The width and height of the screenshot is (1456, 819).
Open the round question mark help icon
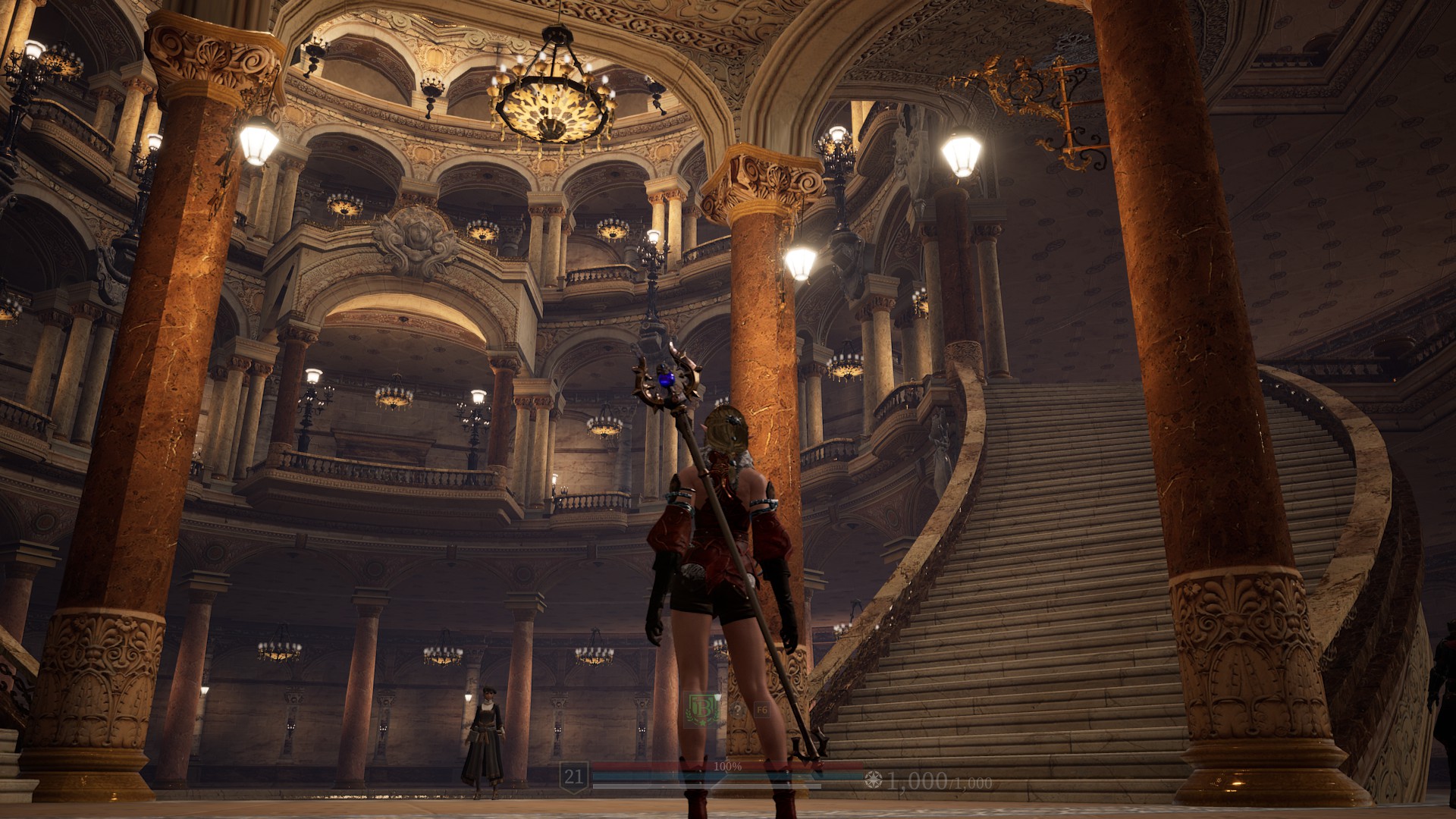(737, 711)
